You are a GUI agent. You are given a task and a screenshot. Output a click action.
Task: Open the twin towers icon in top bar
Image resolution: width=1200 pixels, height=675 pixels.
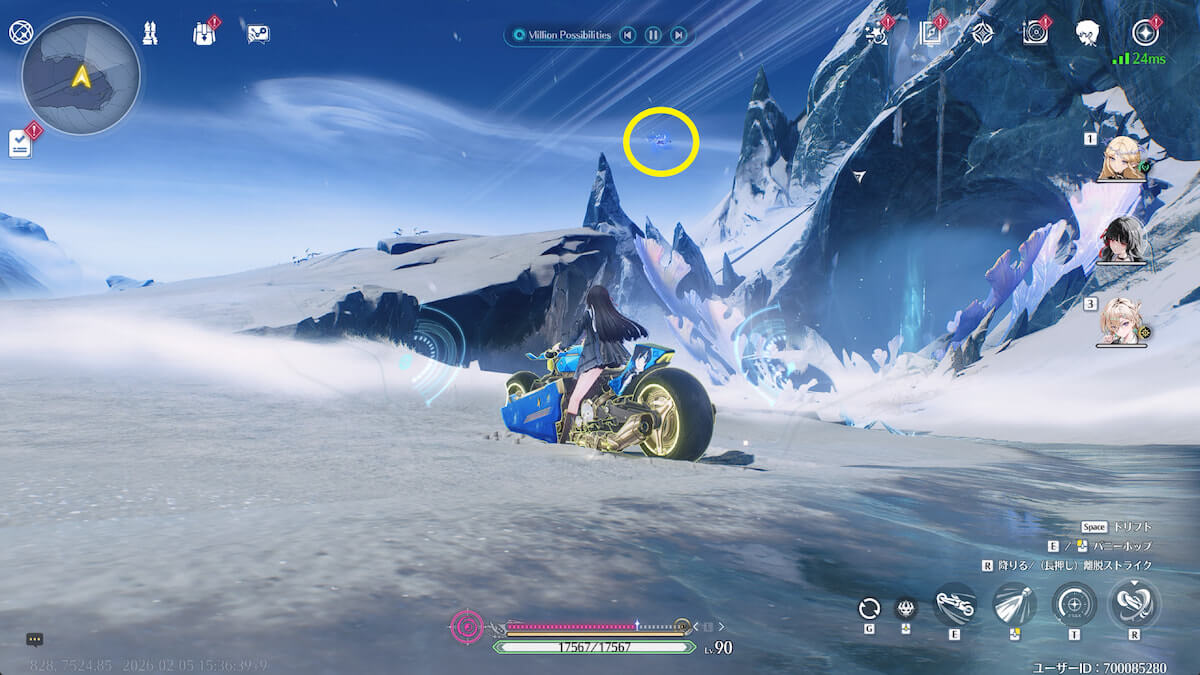(x=150, y=33)
